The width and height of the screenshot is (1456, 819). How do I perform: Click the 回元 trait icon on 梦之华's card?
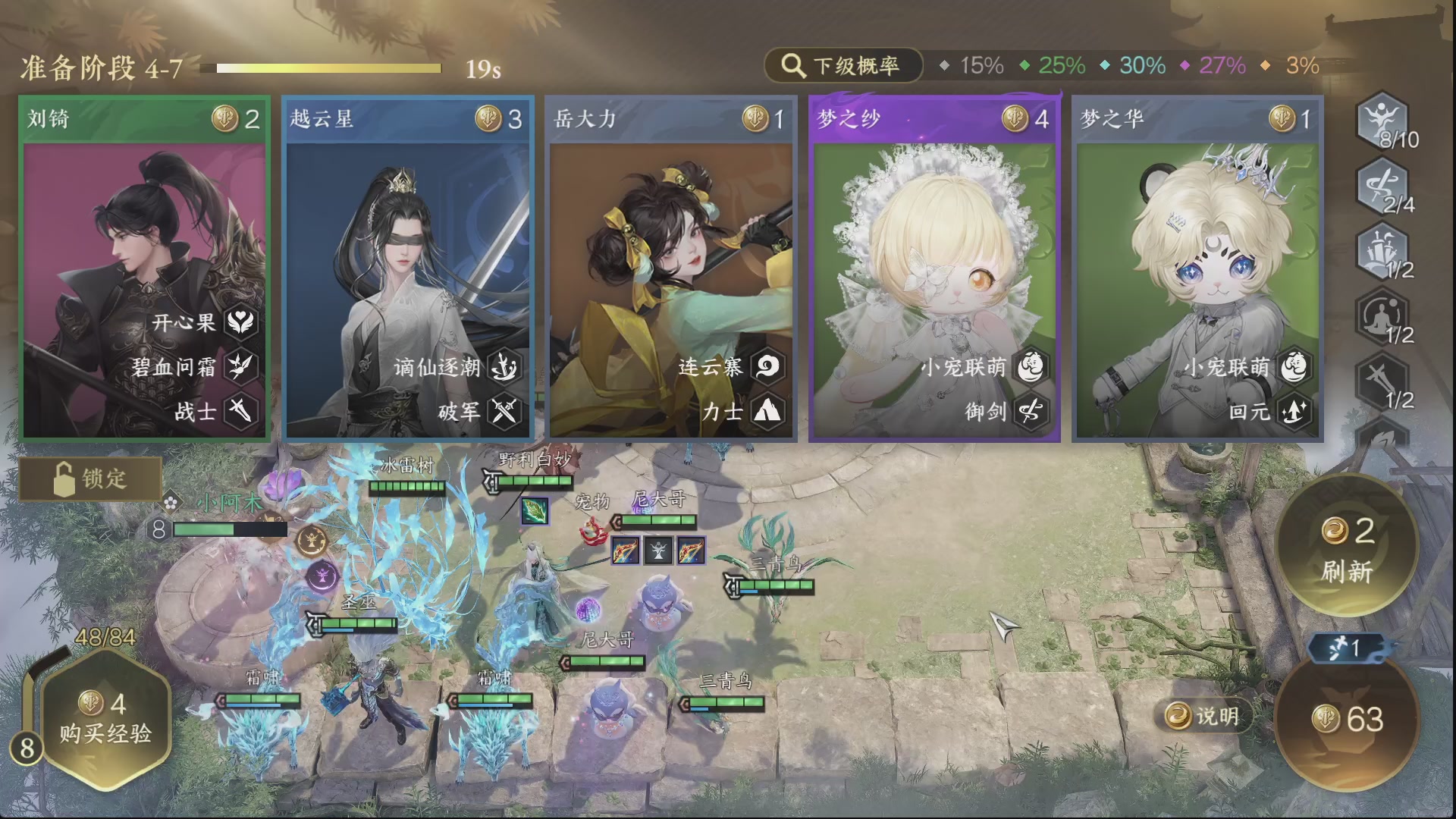[x=1293, y=413]
